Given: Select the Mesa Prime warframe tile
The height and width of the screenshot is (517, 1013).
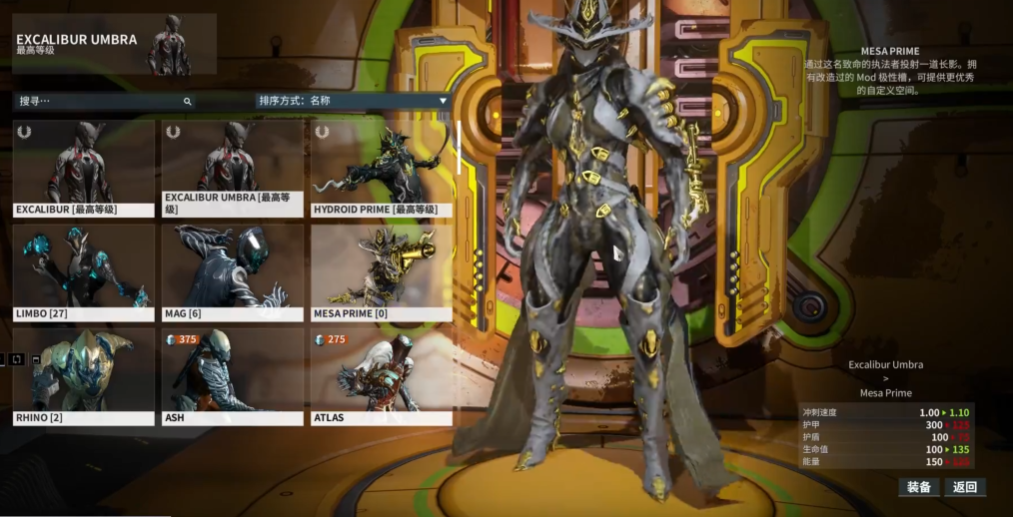Looking at the screenshot, I should tap(380, 272).
